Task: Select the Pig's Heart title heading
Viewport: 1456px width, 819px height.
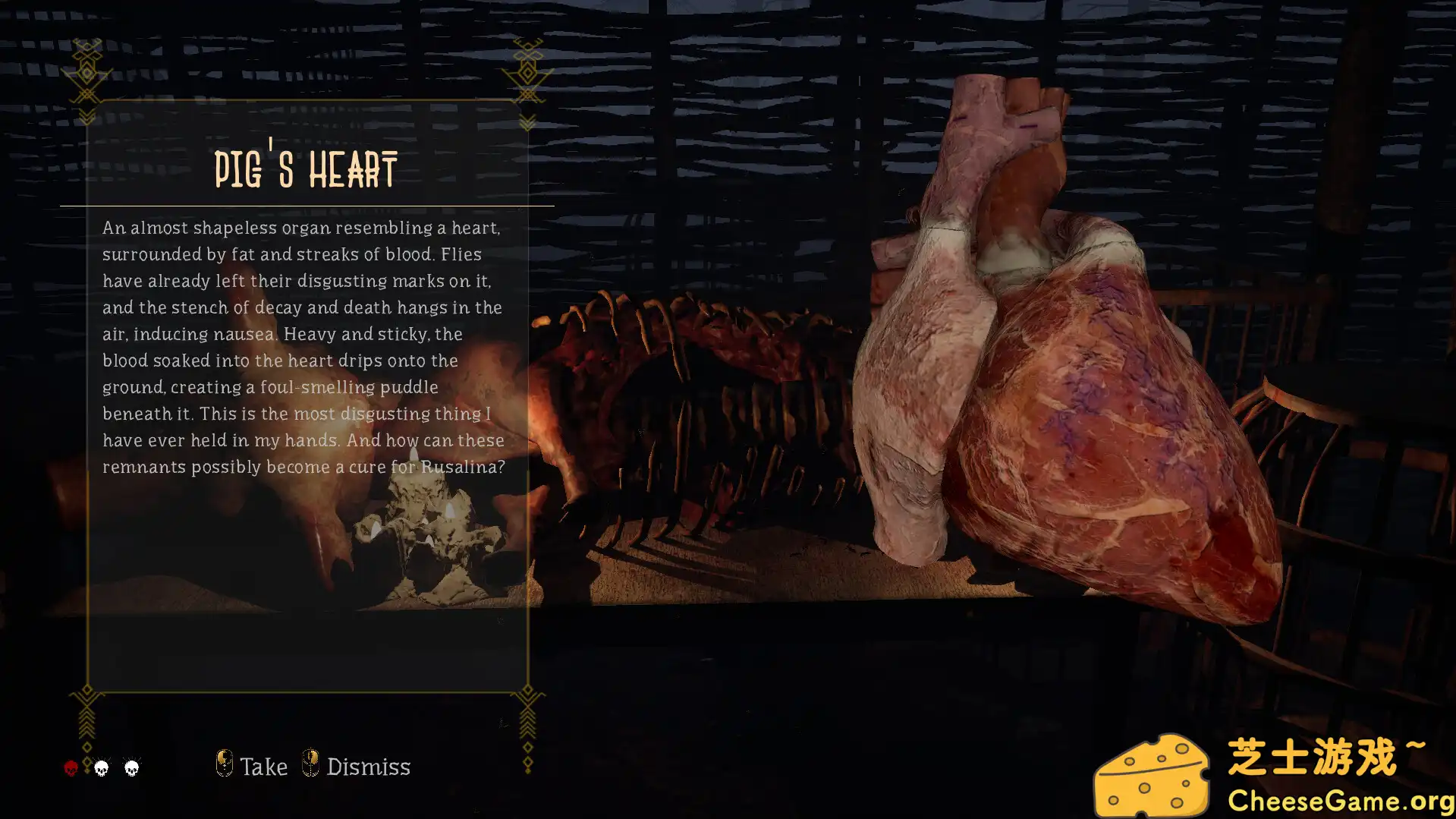Action: click(x=305, y=169)
